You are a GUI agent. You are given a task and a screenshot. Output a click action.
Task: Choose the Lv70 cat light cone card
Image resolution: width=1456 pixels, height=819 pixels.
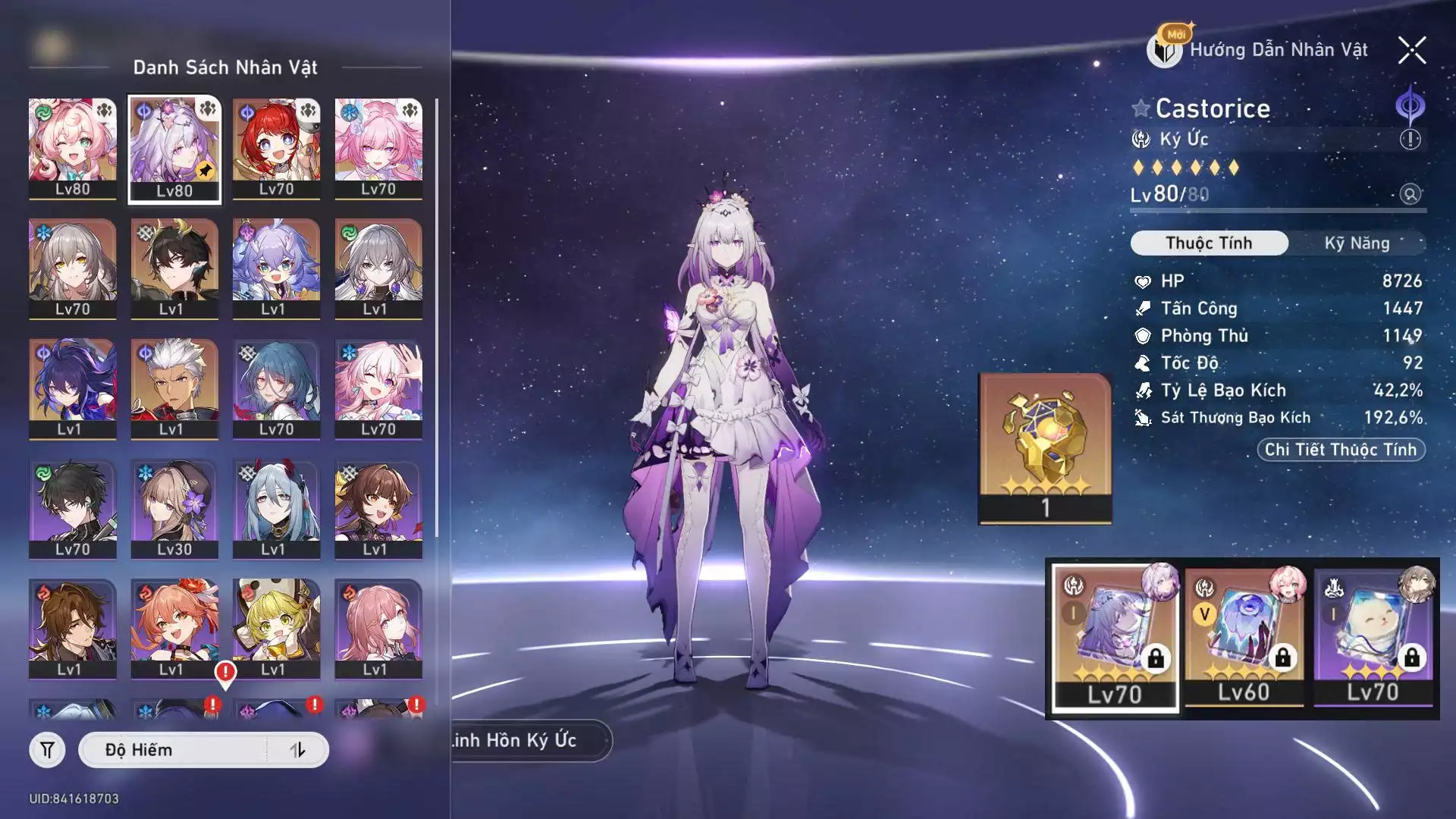pos(1373,637)
